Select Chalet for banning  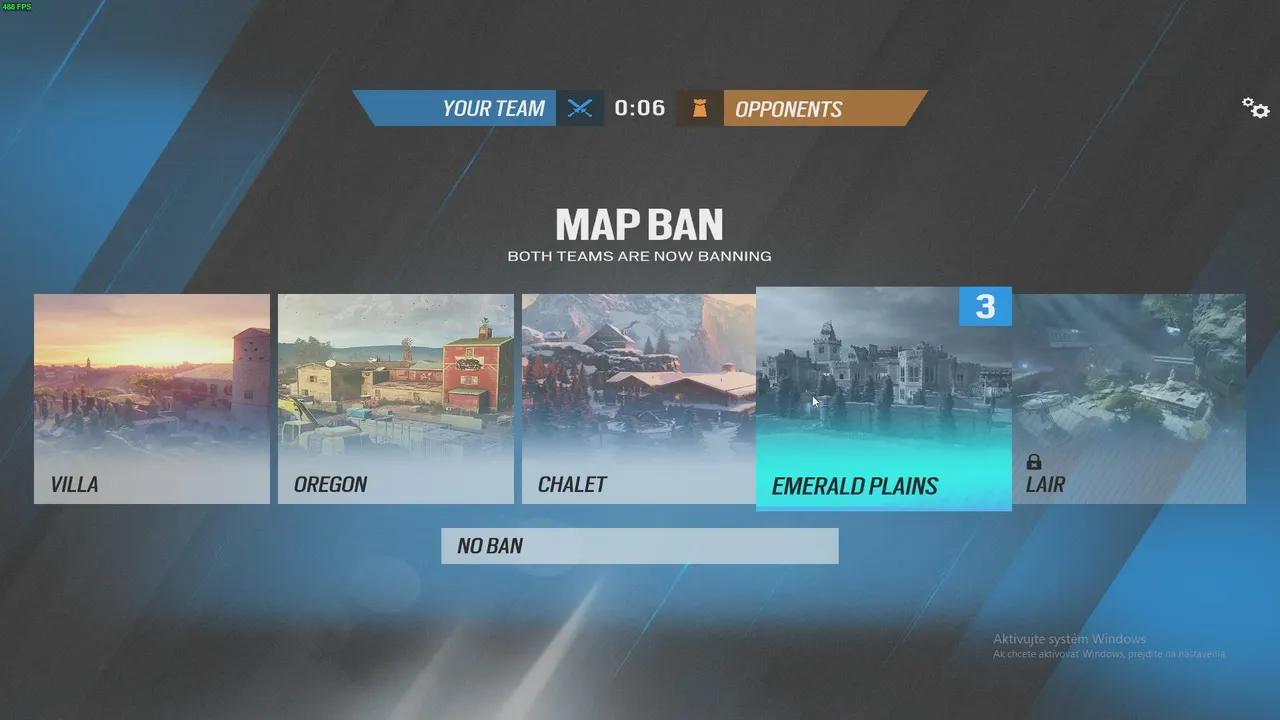(639, 397)
